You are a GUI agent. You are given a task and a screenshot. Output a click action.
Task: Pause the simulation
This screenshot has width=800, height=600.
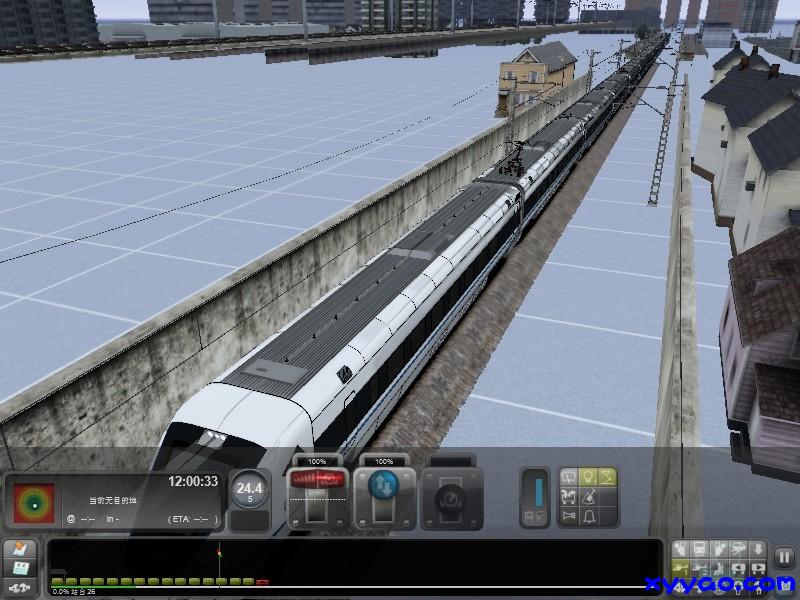point(785,557)
